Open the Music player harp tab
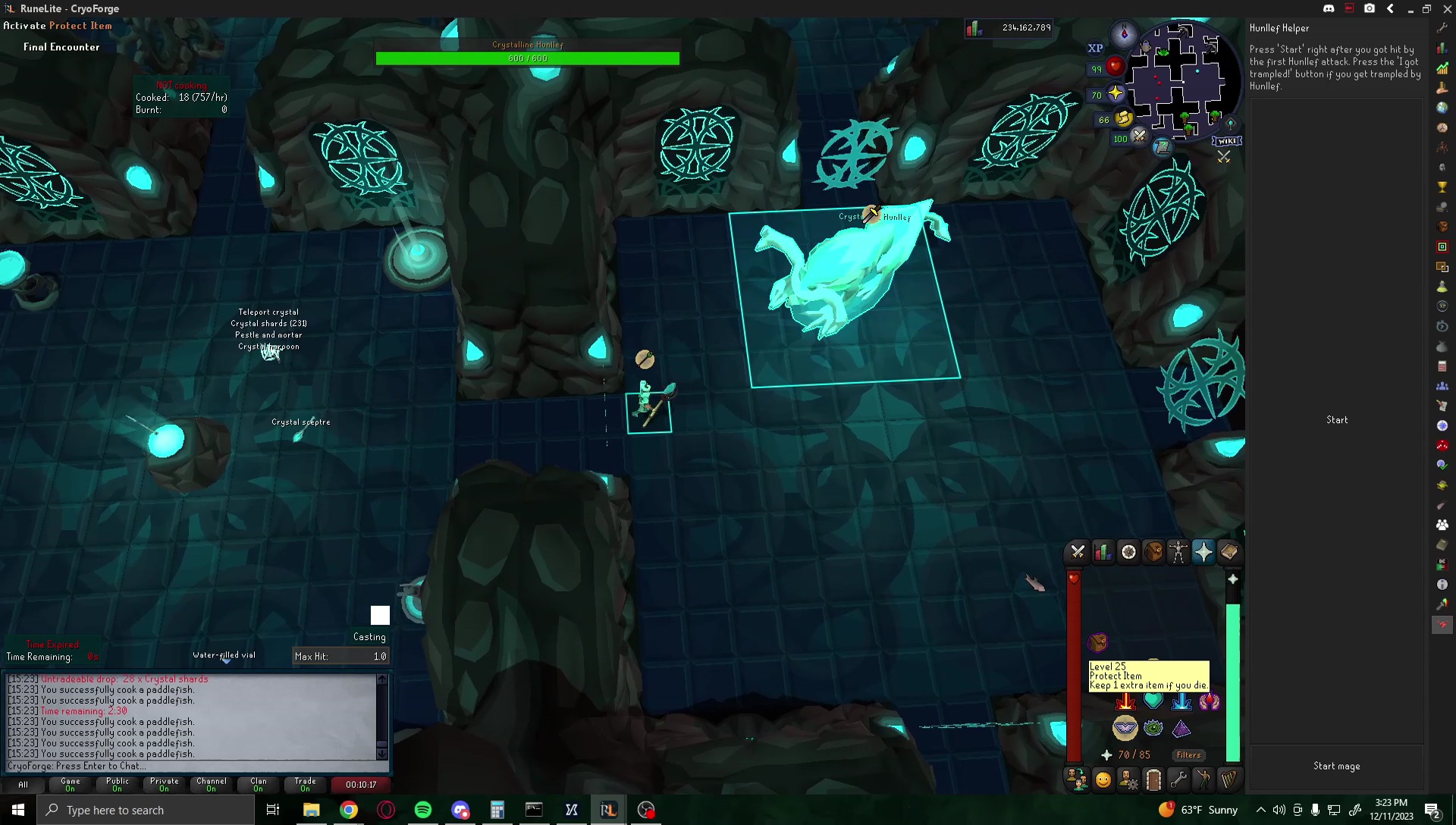1456x825 pixels. 1228,779
